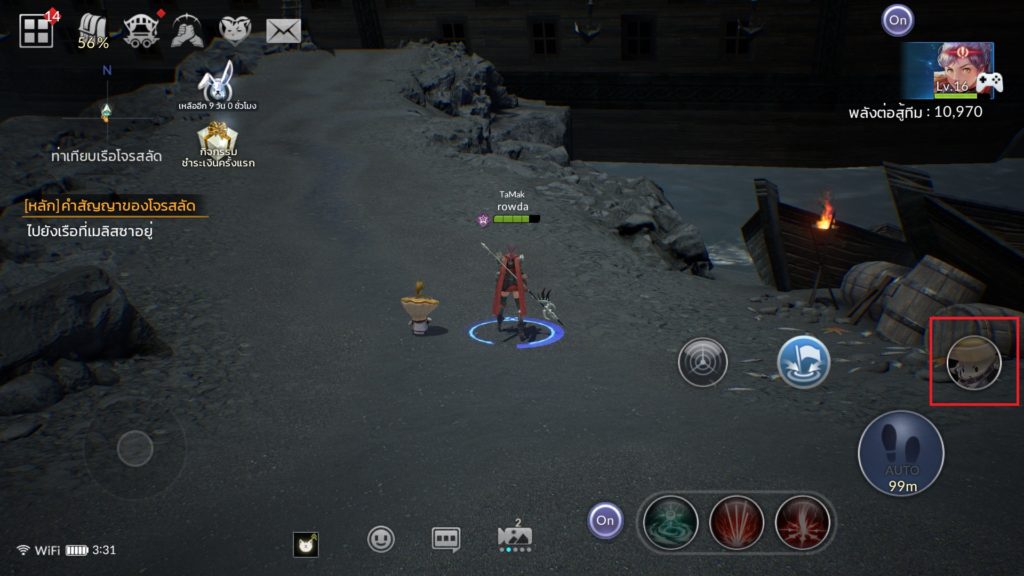Toggle the On button near the portrait
Screen dimensions: 1024x576
897,19
